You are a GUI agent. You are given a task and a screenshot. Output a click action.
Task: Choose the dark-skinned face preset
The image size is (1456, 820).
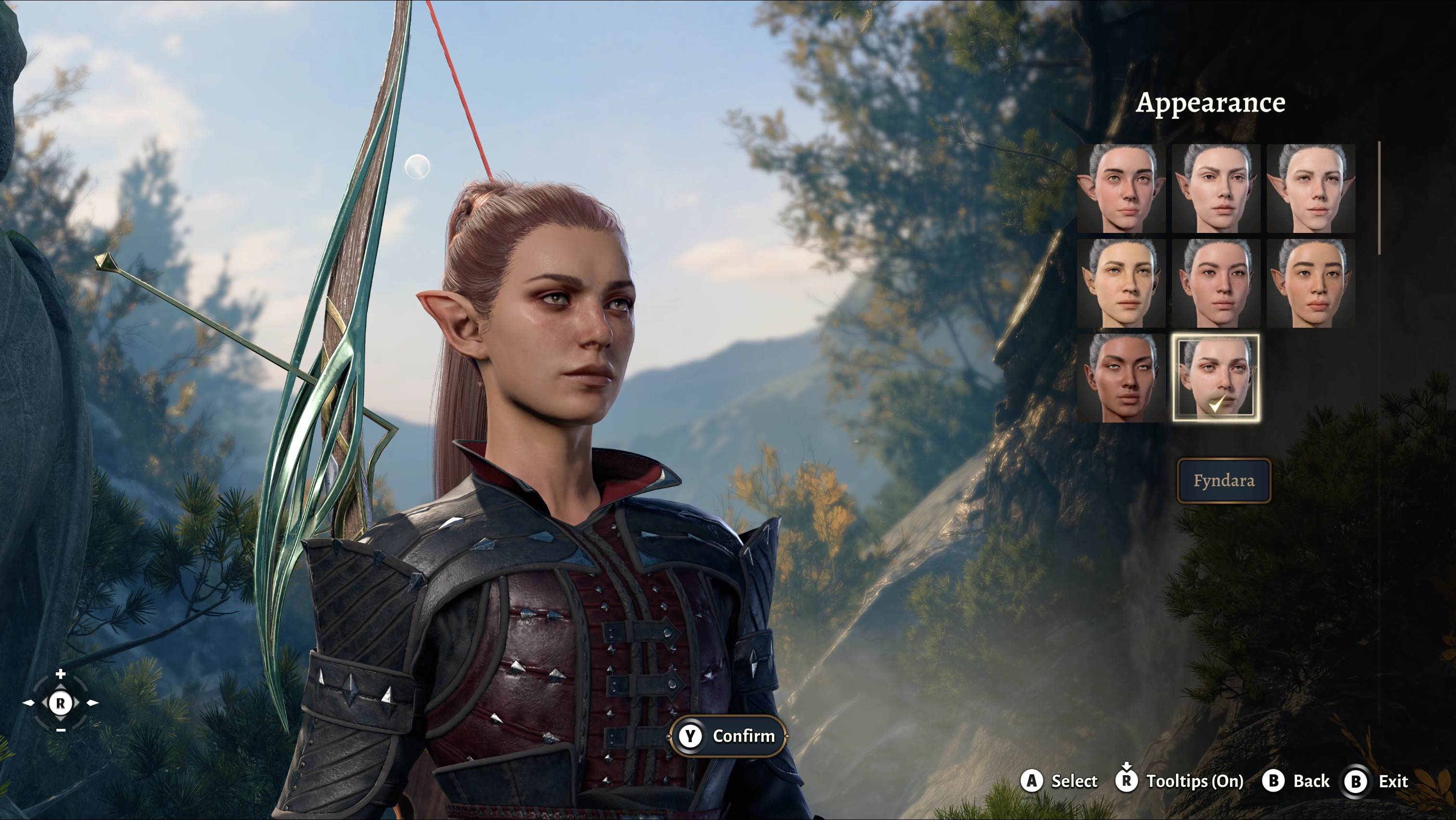tap(1121, 378)
